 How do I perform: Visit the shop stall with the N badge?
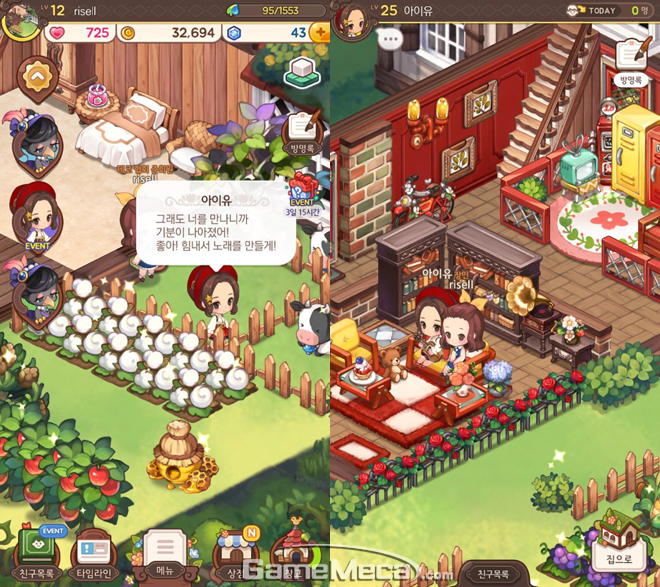tap(236, 551)
